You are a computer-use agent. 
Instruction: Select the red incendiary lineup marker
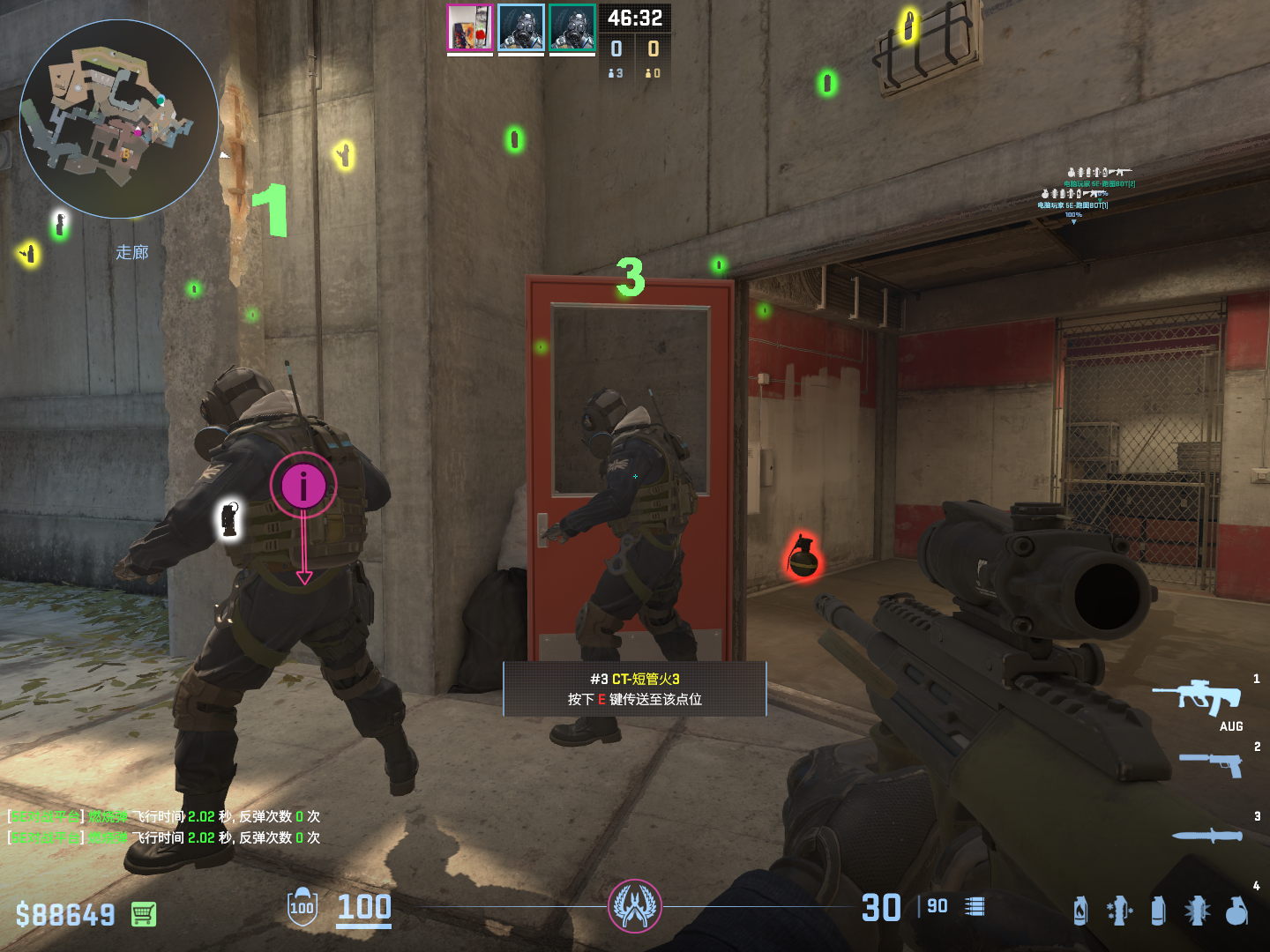[x=803, y=557]
